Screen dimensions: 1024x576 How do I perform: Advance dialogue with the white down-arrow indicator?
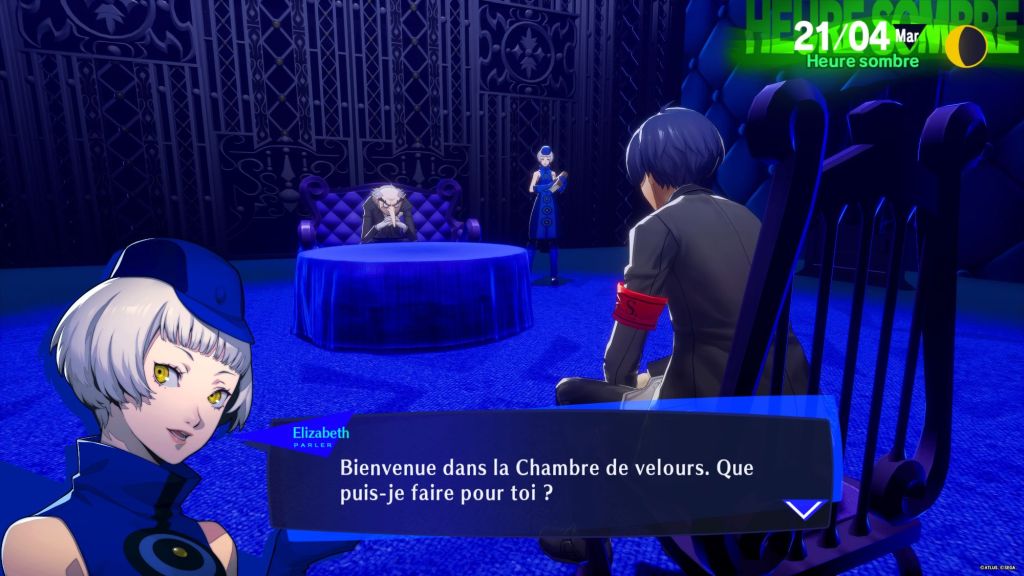pyautogui.click(x=804, y=510)
